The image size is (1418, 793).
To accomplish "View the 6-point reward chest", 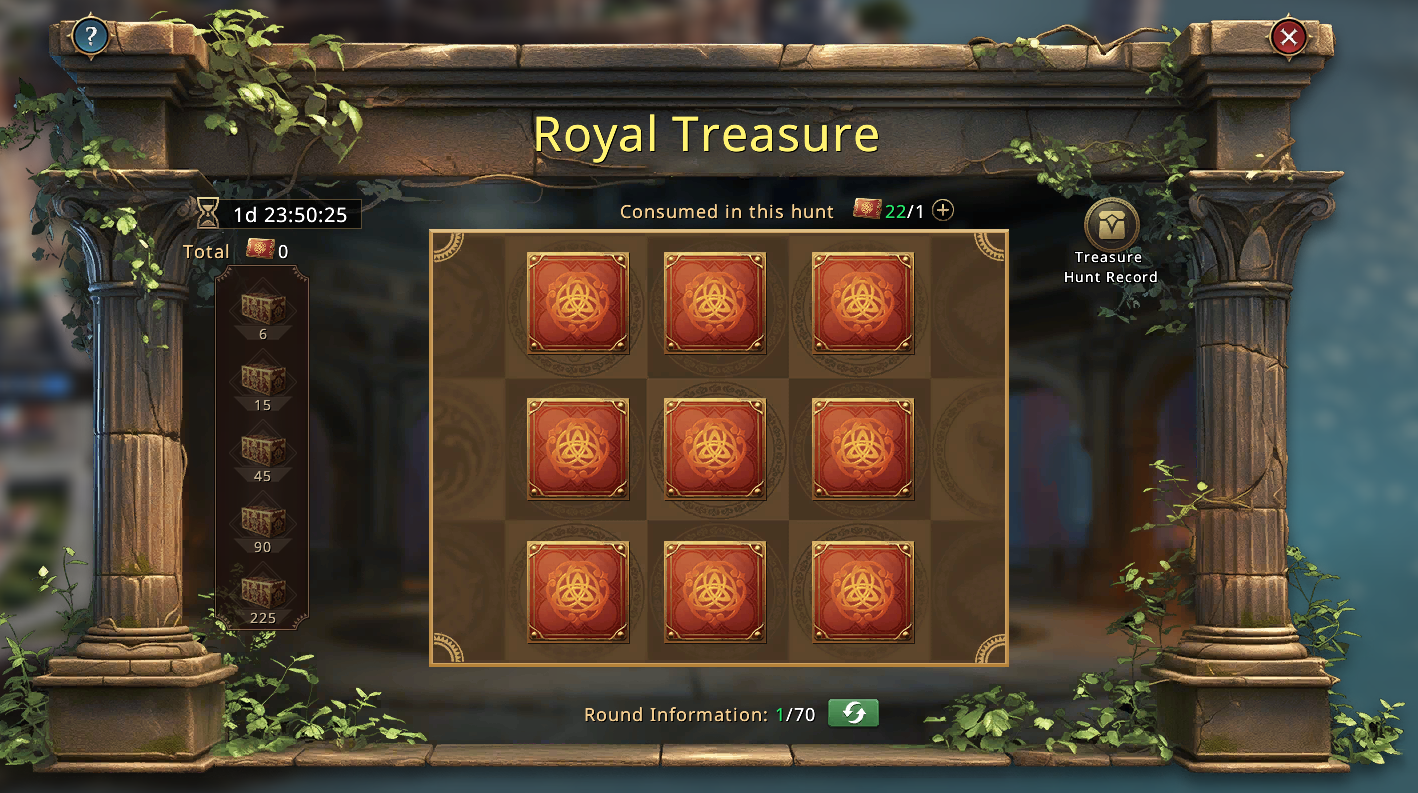I will tap(263, 308).
